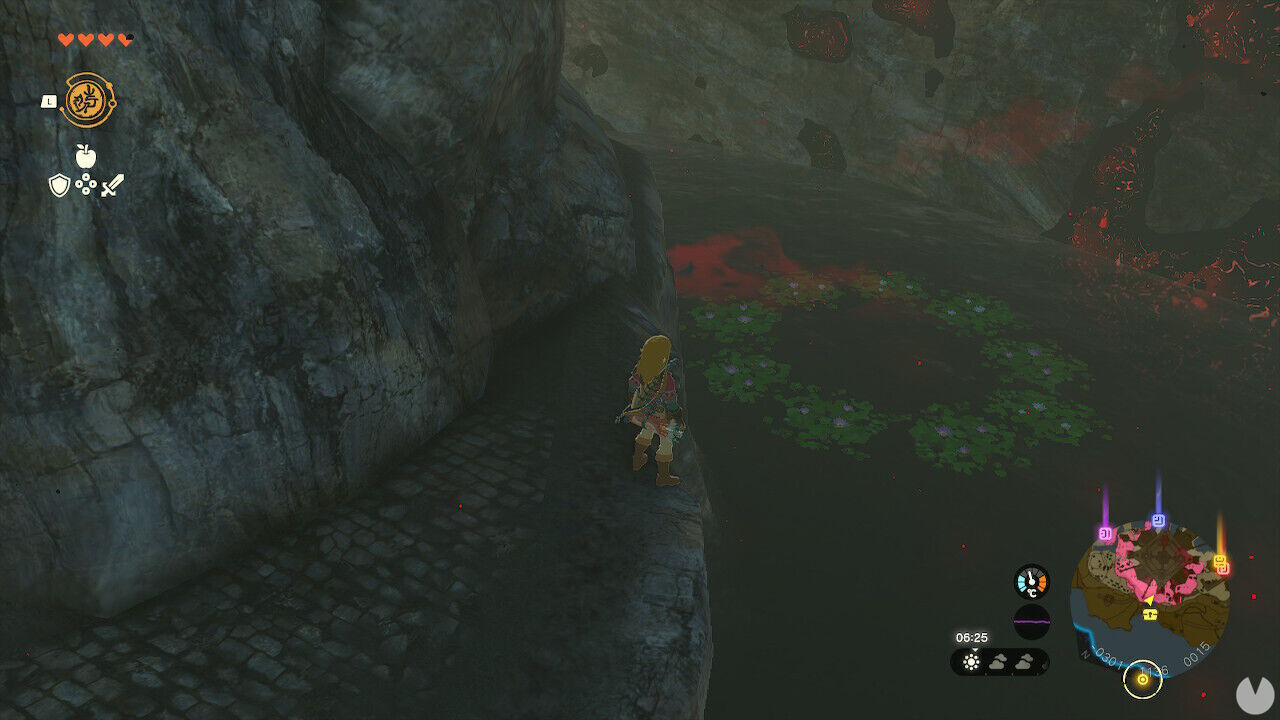
Task: Click the player arrow cursor on the minimap
Action: [1149, 599]
